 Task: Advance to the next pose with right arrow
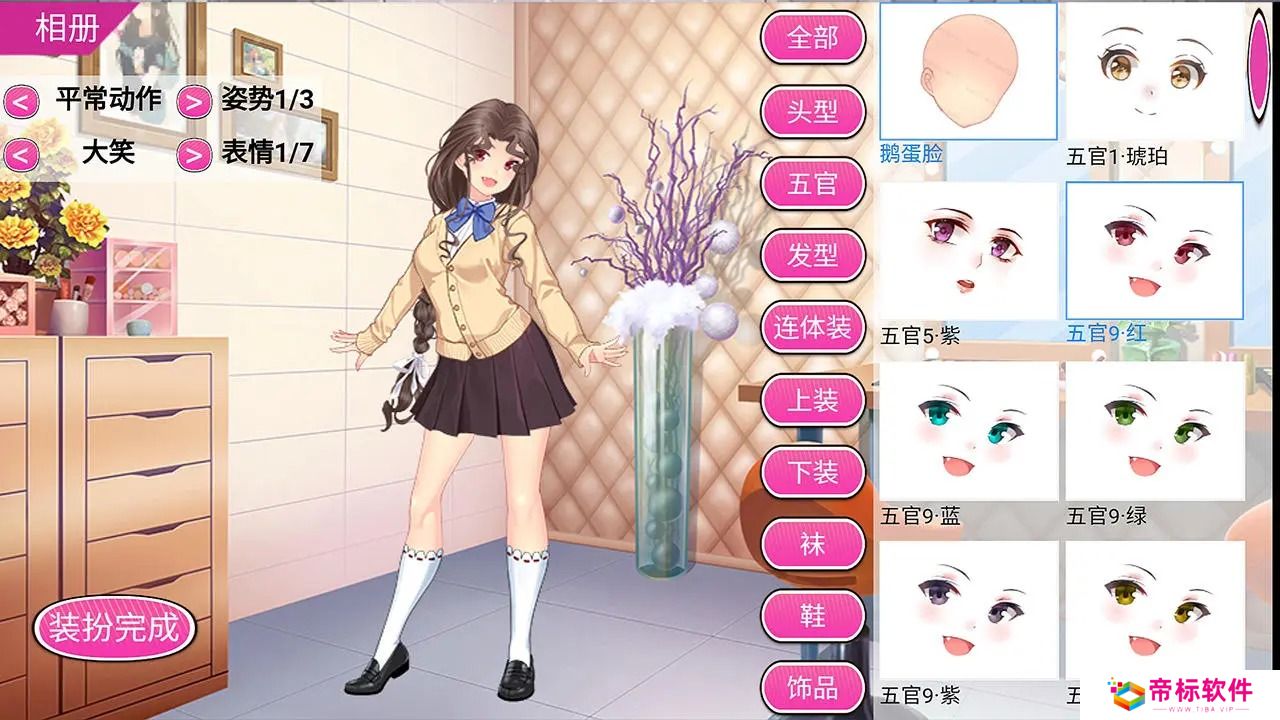(193, 103)
